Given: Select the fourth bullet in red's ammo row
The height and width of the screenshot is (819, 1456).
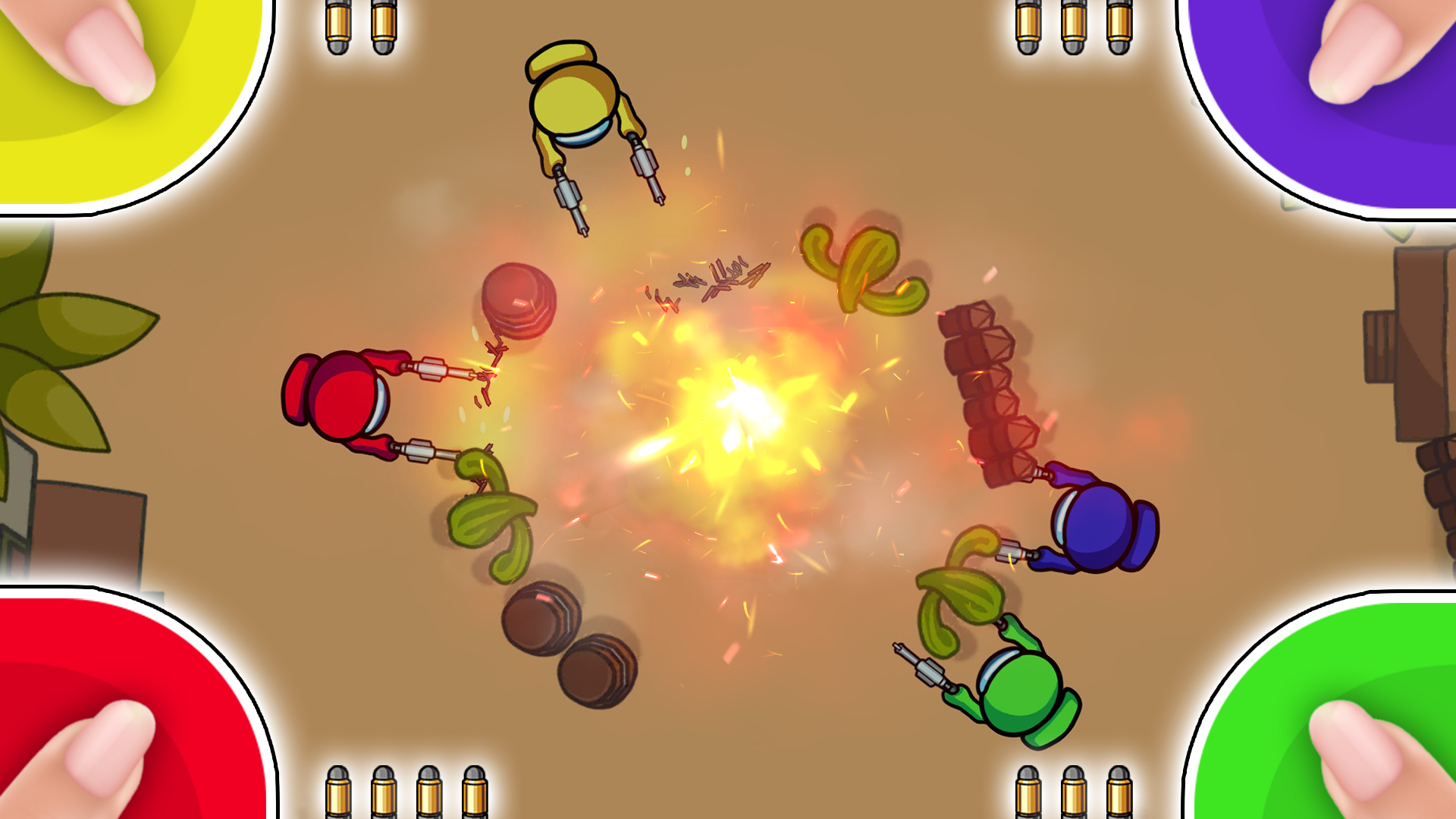Looking at the screenshot, I should (x=474, y=789).
